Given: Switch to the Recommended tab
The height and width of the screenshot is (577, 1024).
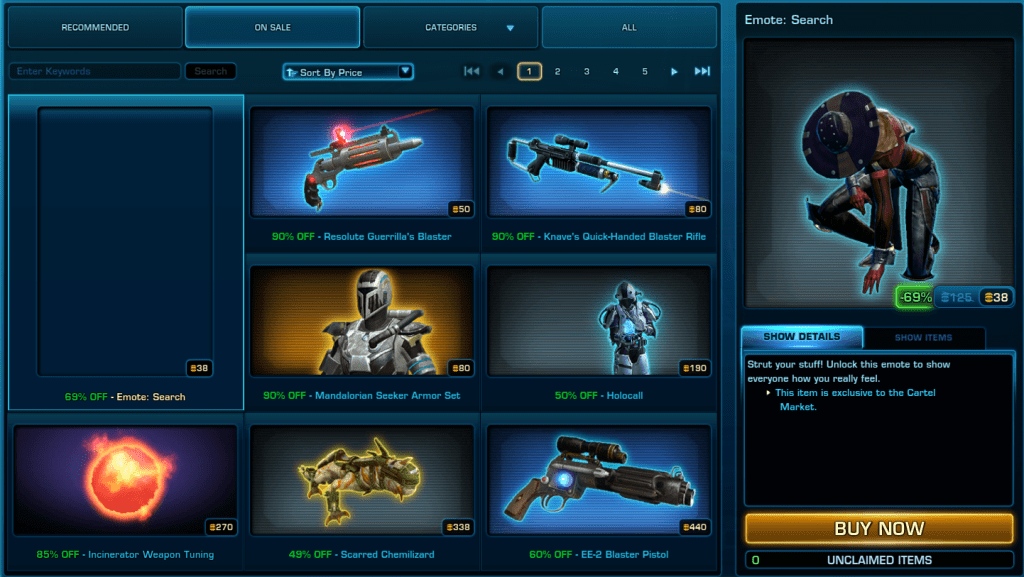Looking at the screenshot, I should pos(95,27).
